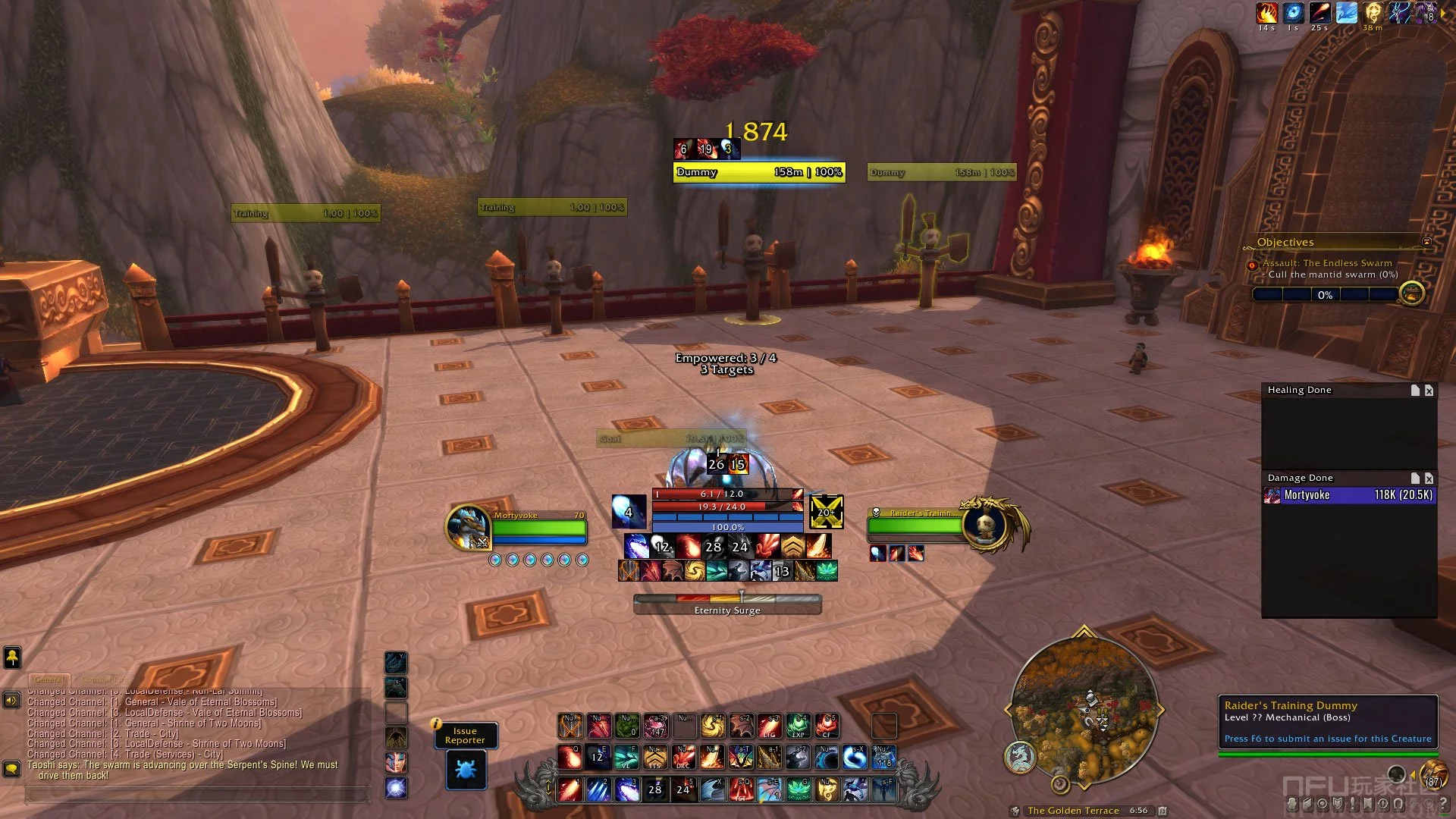Click the blue bug report icon

466,770
